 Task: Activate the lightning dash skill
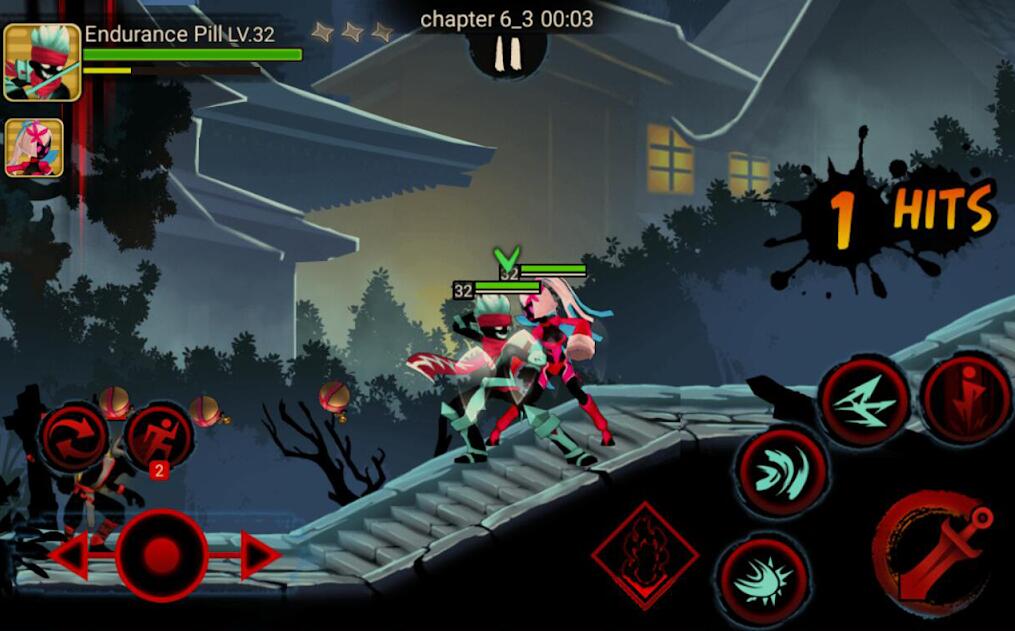coord(864,400)
